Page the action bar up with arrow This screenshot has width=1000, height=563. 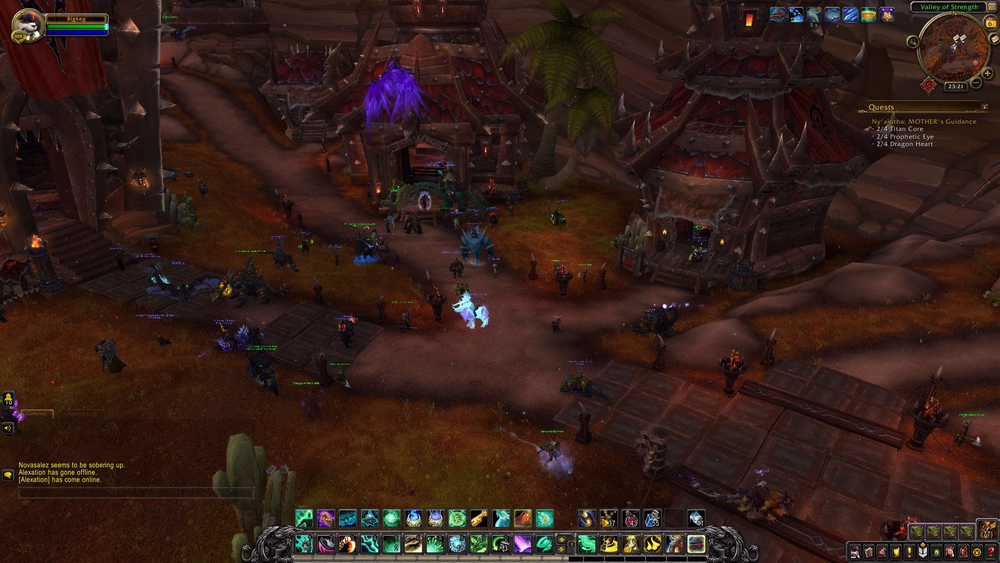[x=561, y=539]
